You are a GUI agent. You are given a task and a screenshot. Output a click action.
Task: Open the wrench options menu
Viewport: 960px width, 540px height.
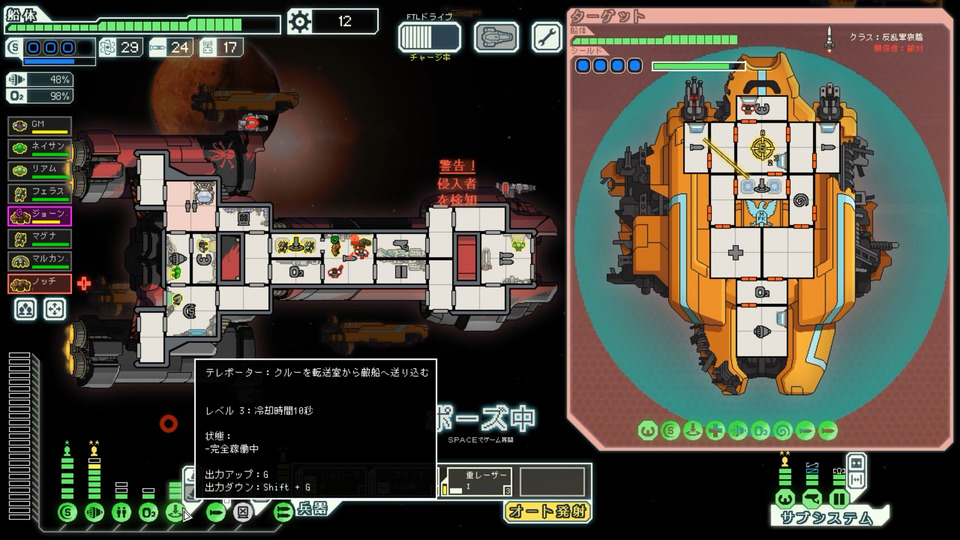(546, 37)
